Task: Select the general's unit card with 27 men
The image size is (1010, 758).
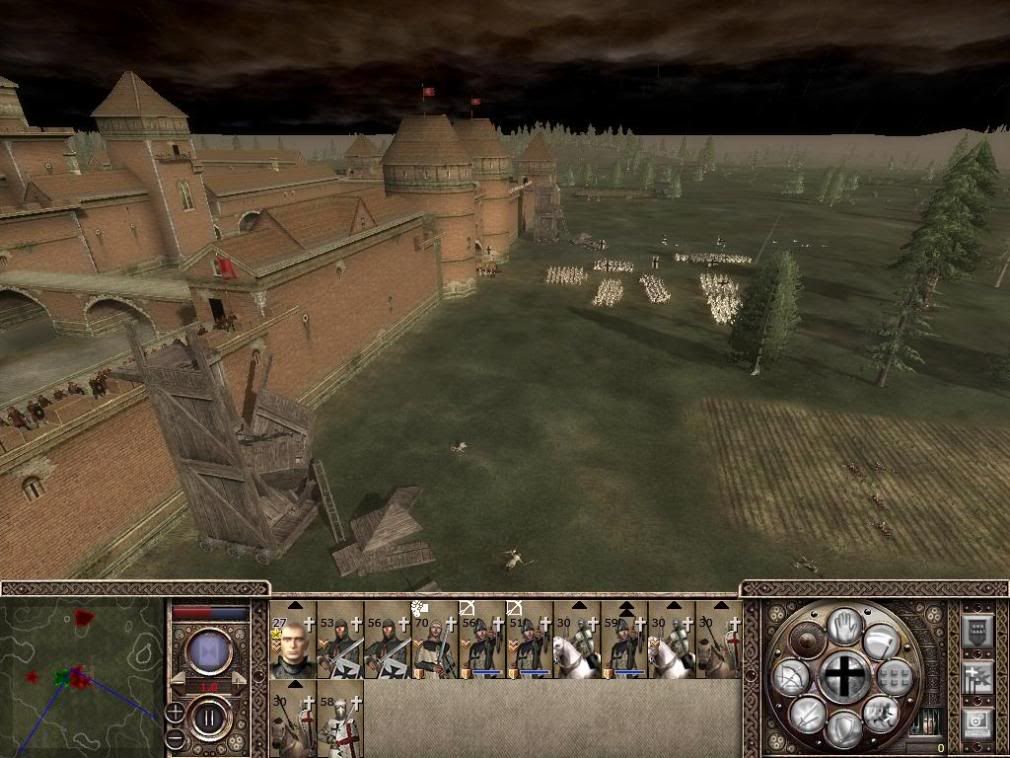Action: pyautogui.click(x=293, y=640)
